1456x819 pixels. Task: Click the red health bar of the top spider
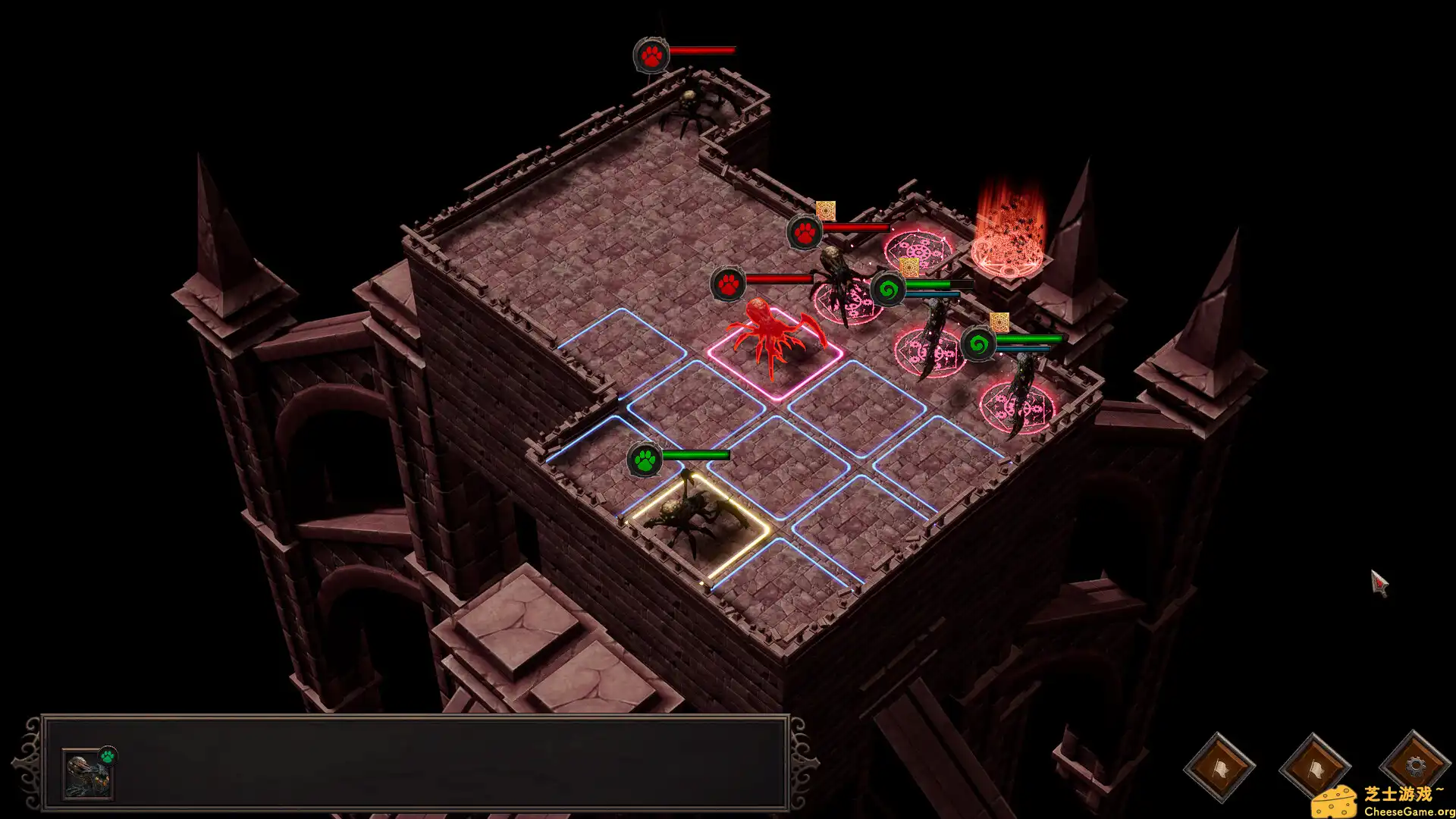click(701, 49)
